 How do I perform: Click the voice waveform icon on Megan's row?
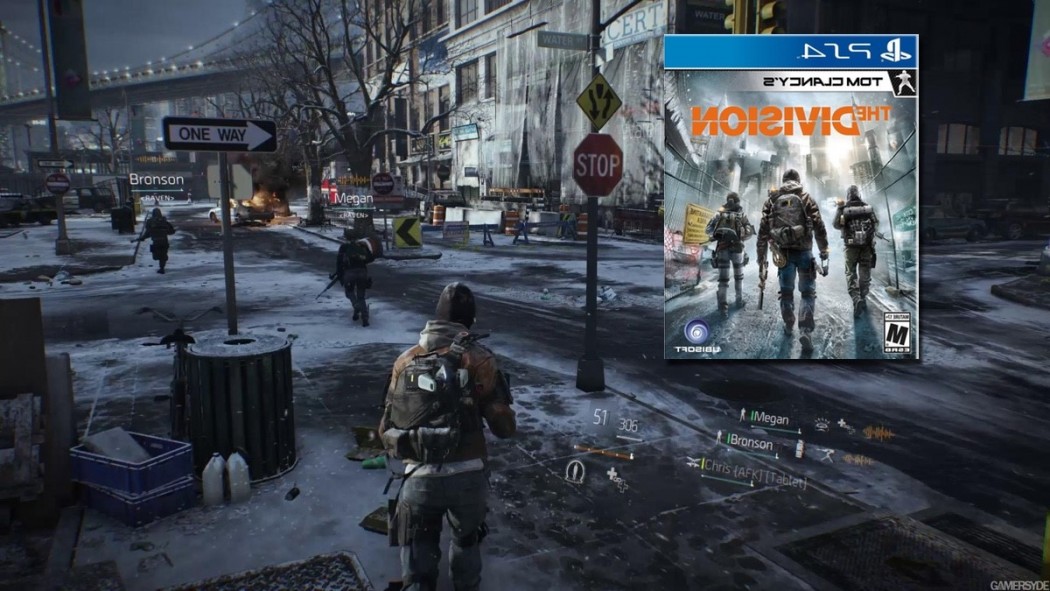coord(877,433)
